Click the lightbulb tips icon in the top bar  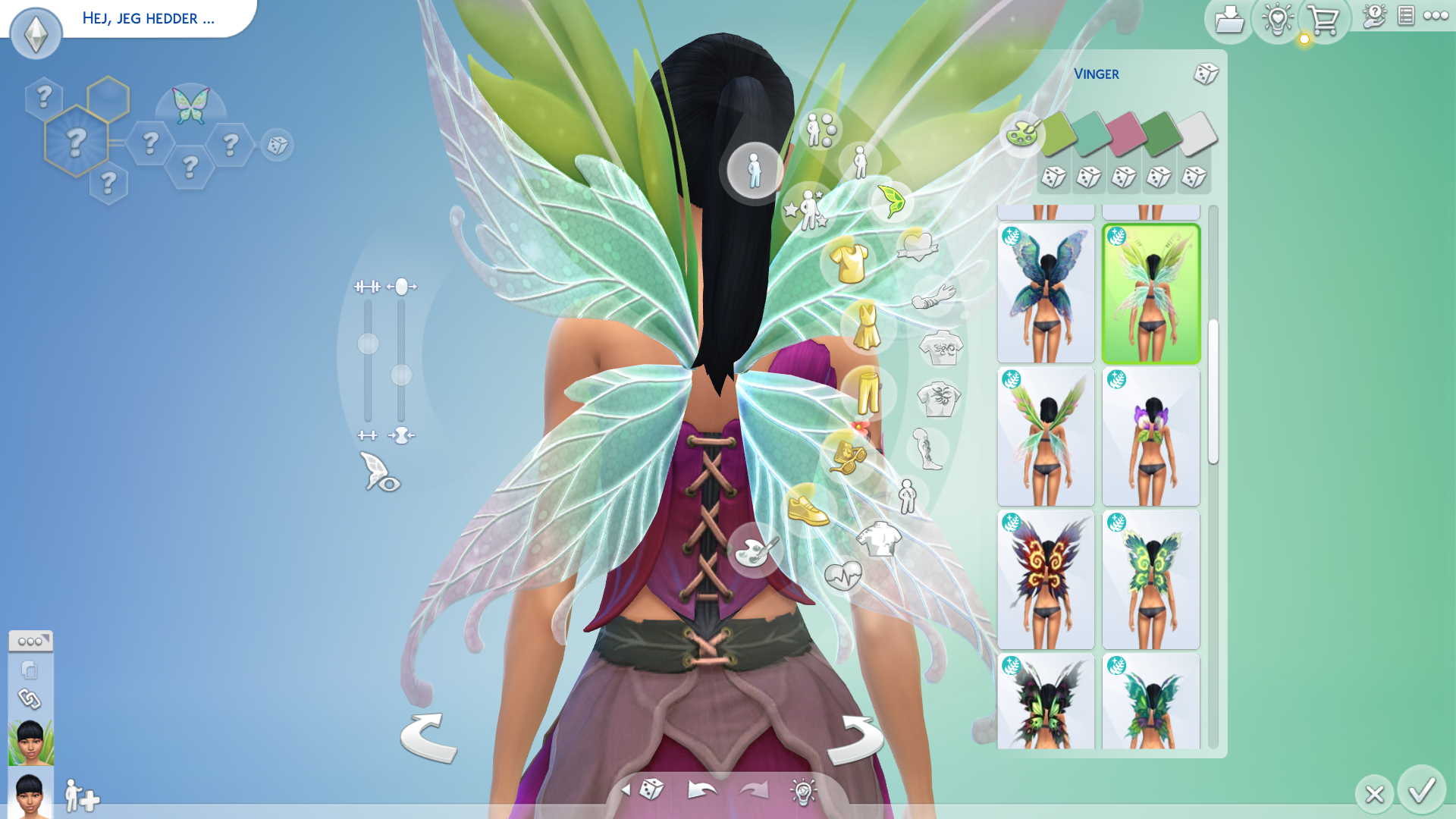click(x=1277, y=20)
